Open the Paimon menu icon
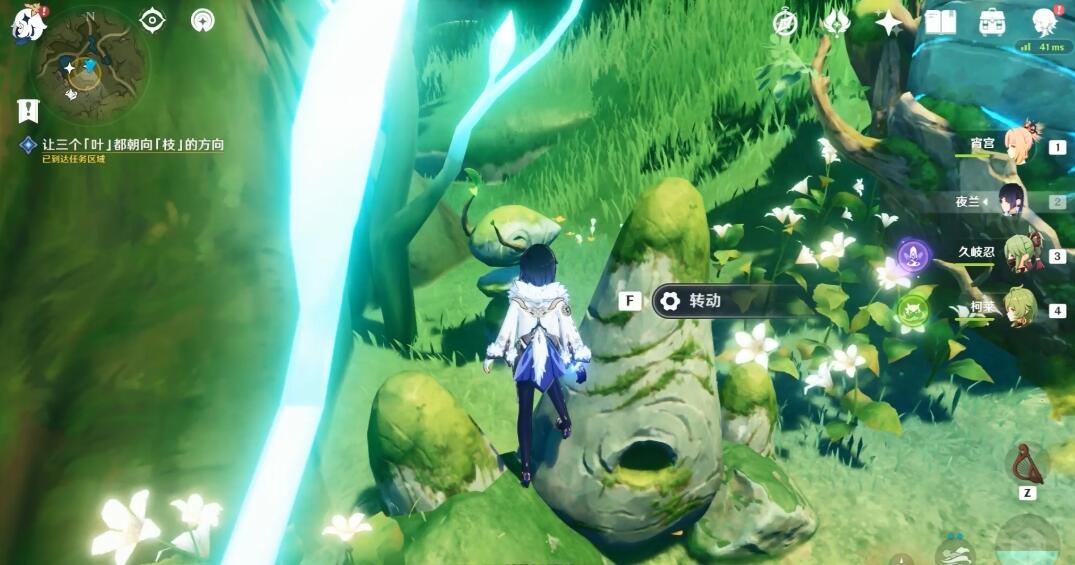Image resolution: width=1075 pixels, height=565 pixels. [x=28, y=23]
